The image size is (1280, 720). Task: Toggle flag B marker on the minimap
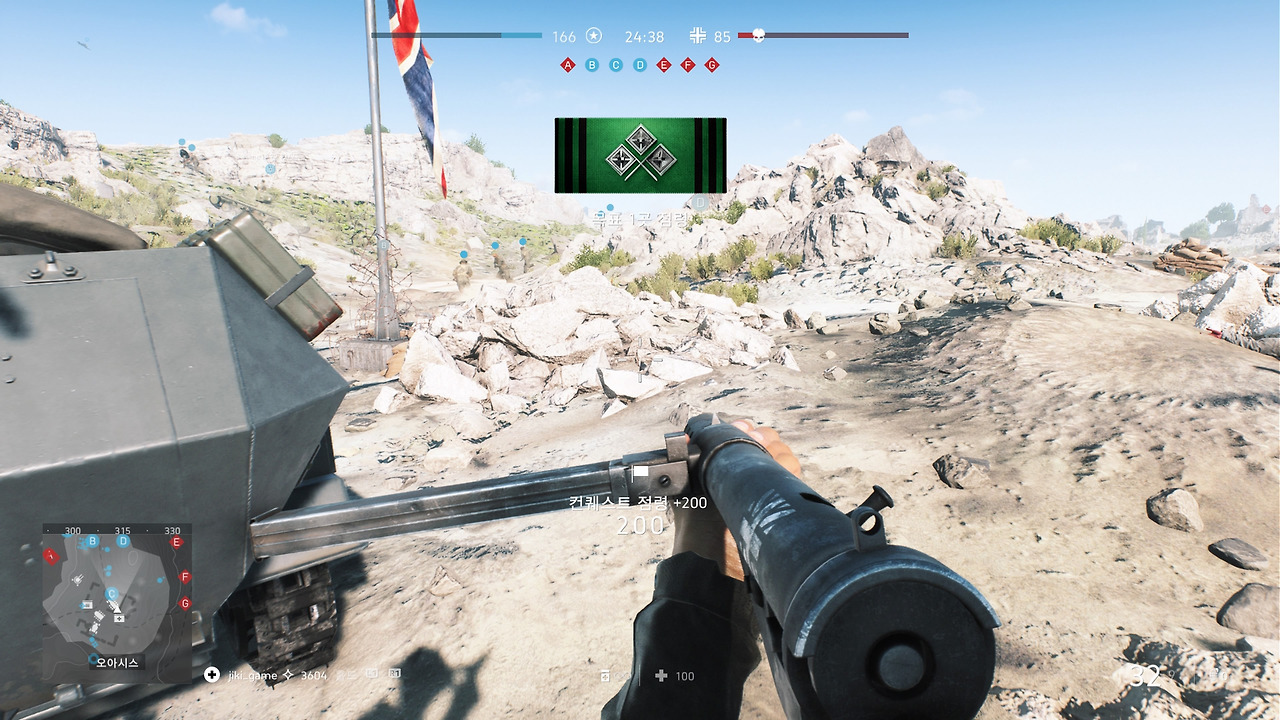tap(92, 541)
